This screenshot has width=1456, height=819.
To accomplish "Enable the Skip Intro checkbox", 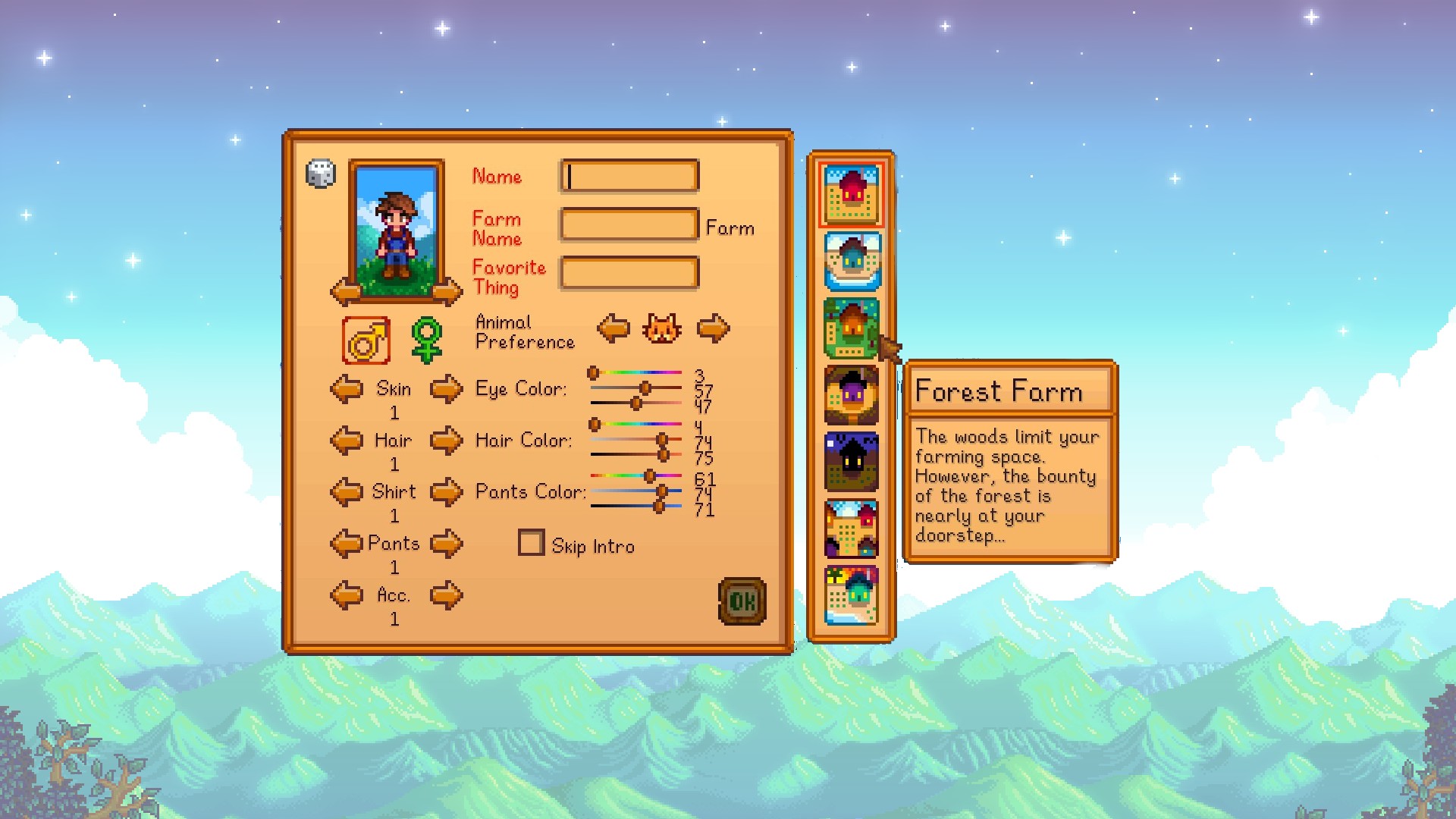I will click(531, 543).
